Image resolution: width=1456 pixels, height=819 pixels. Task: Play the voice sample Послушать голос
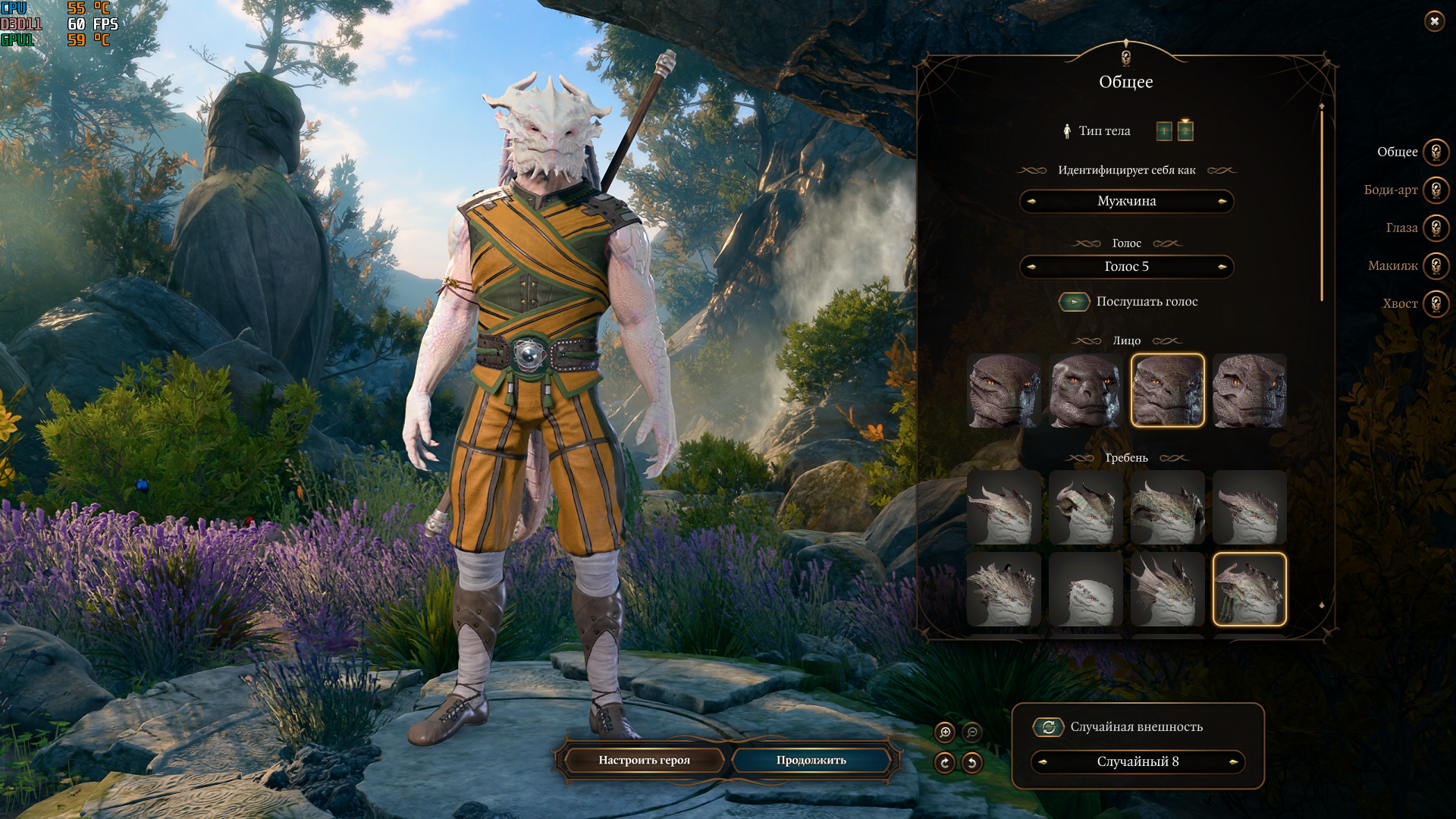pos(1074,302)
